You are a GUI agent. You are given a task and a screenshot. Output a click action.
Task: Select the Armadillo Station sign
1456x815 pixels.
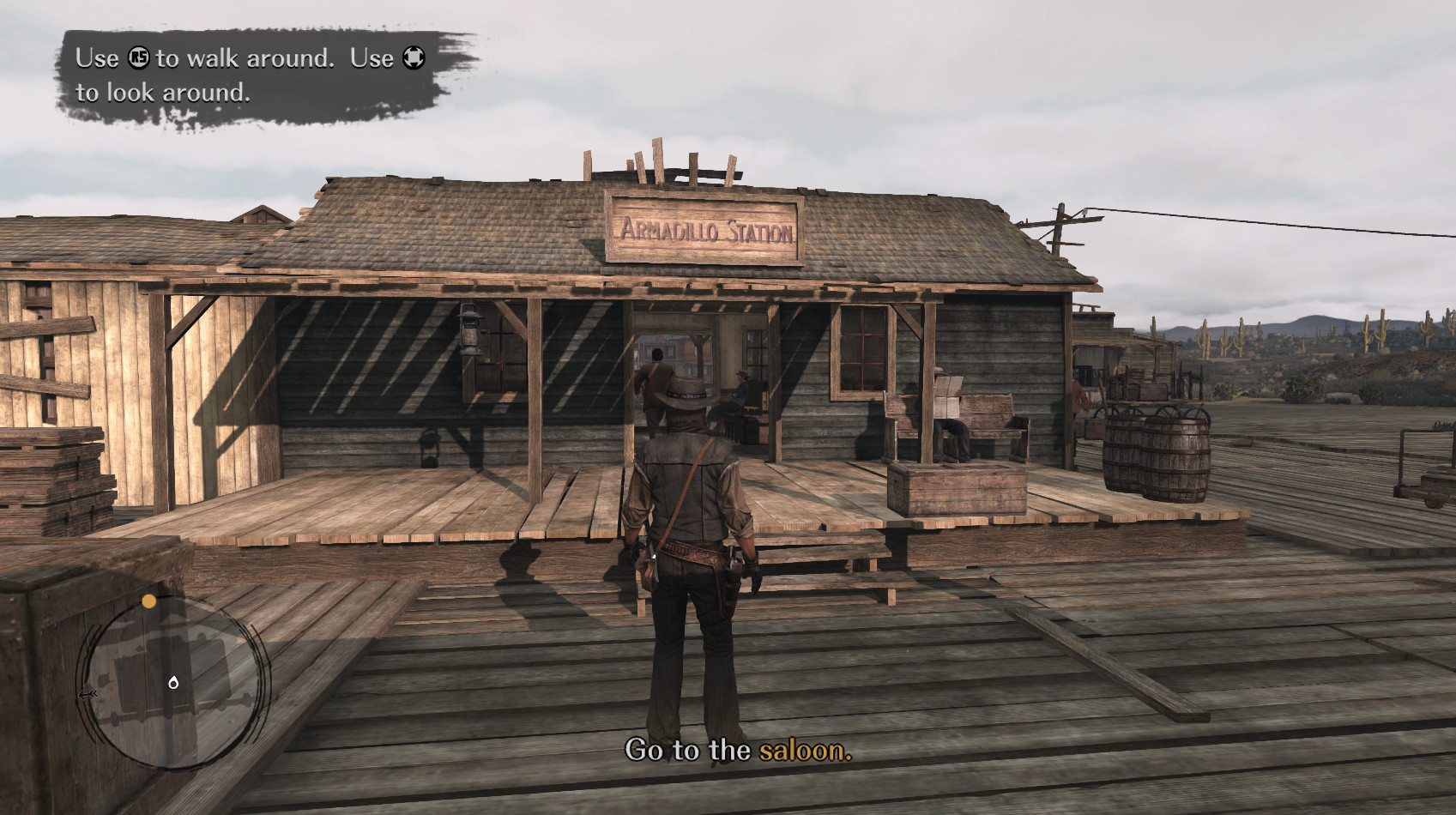tap(705, 229)
